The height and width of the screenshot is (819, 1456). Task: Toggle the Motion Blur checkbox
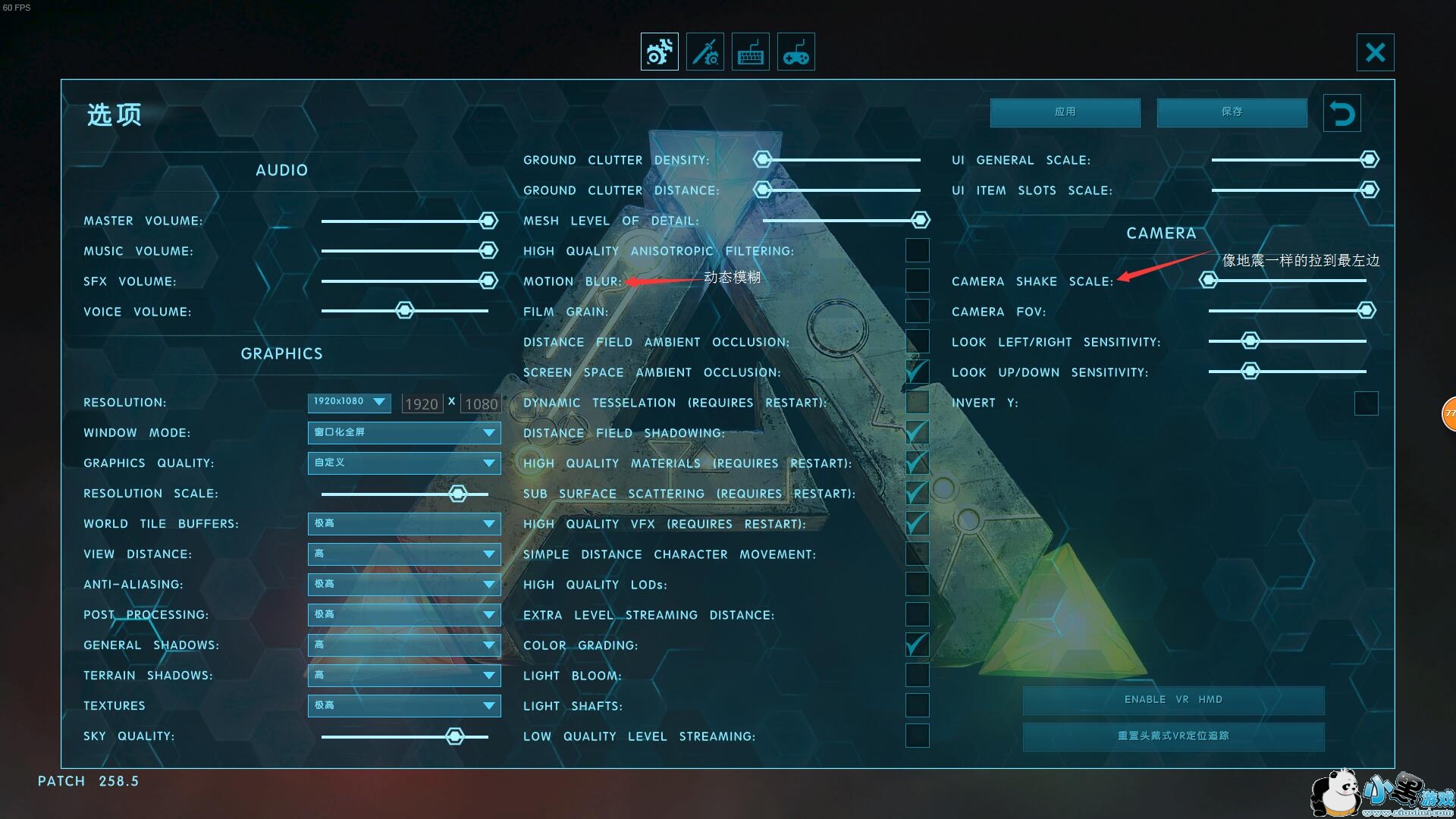[x=917, y=281]
